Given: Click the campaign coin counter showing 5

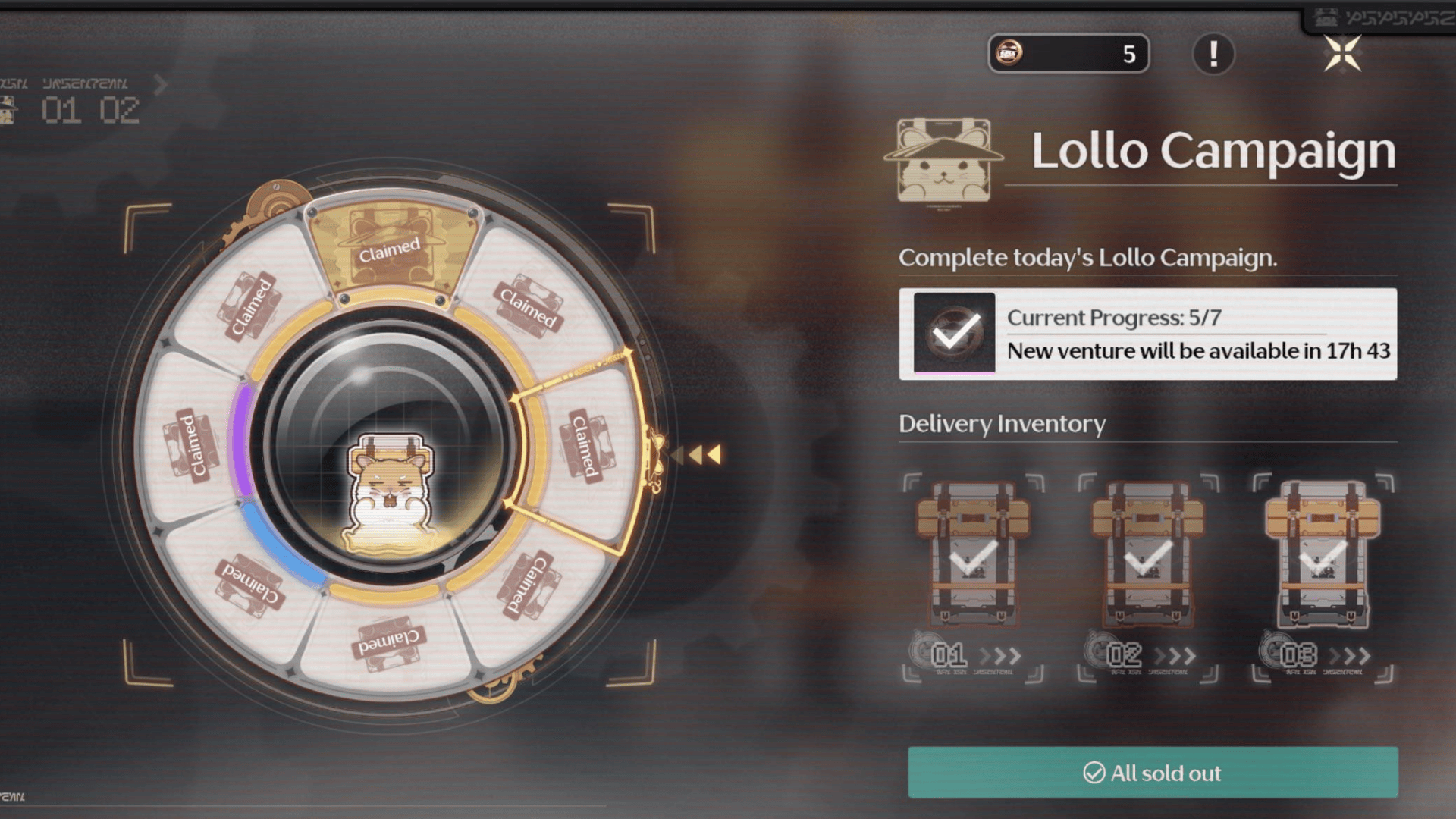Looking at the screenshot, I should (x=1068, y=54).
